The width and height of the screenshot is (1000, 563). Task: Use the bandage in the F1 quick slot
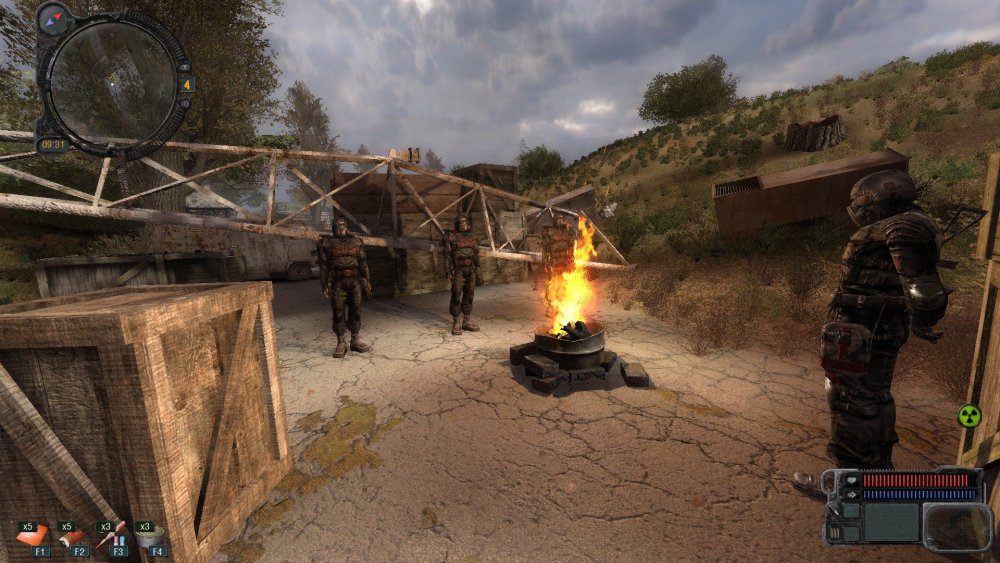click(31, 536)
